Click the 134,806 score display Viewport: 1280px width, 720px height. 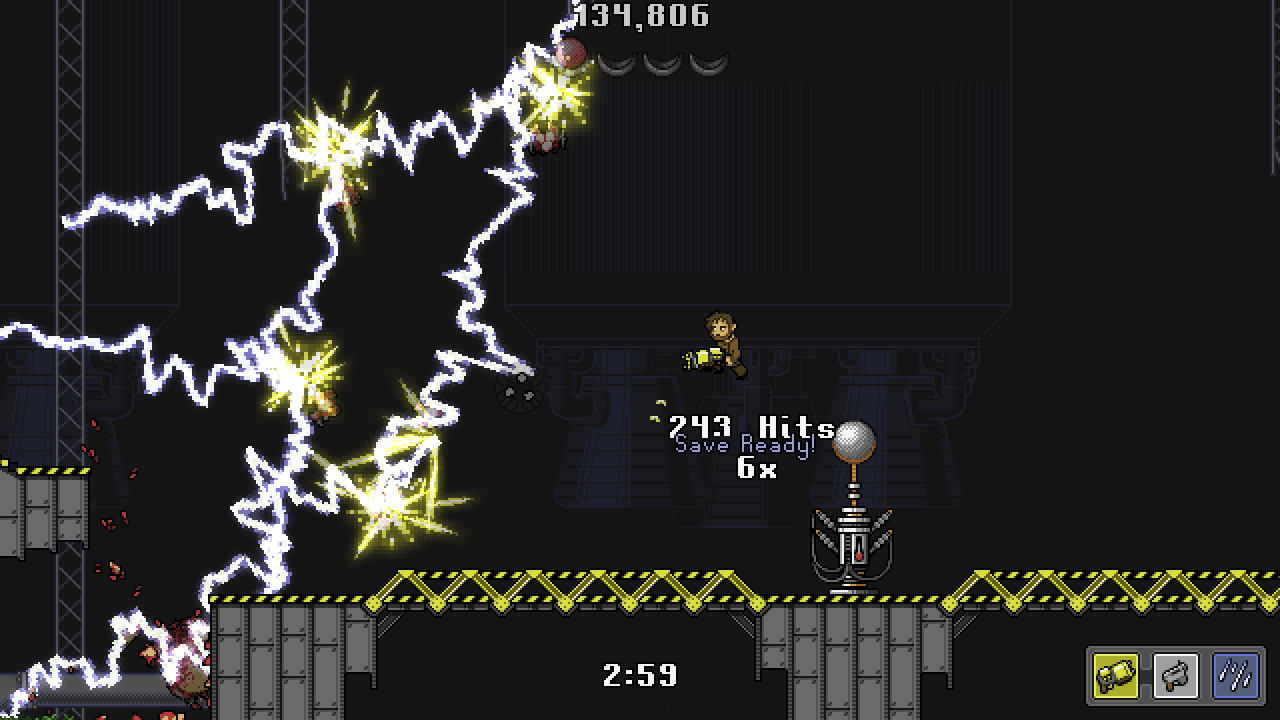643,15
